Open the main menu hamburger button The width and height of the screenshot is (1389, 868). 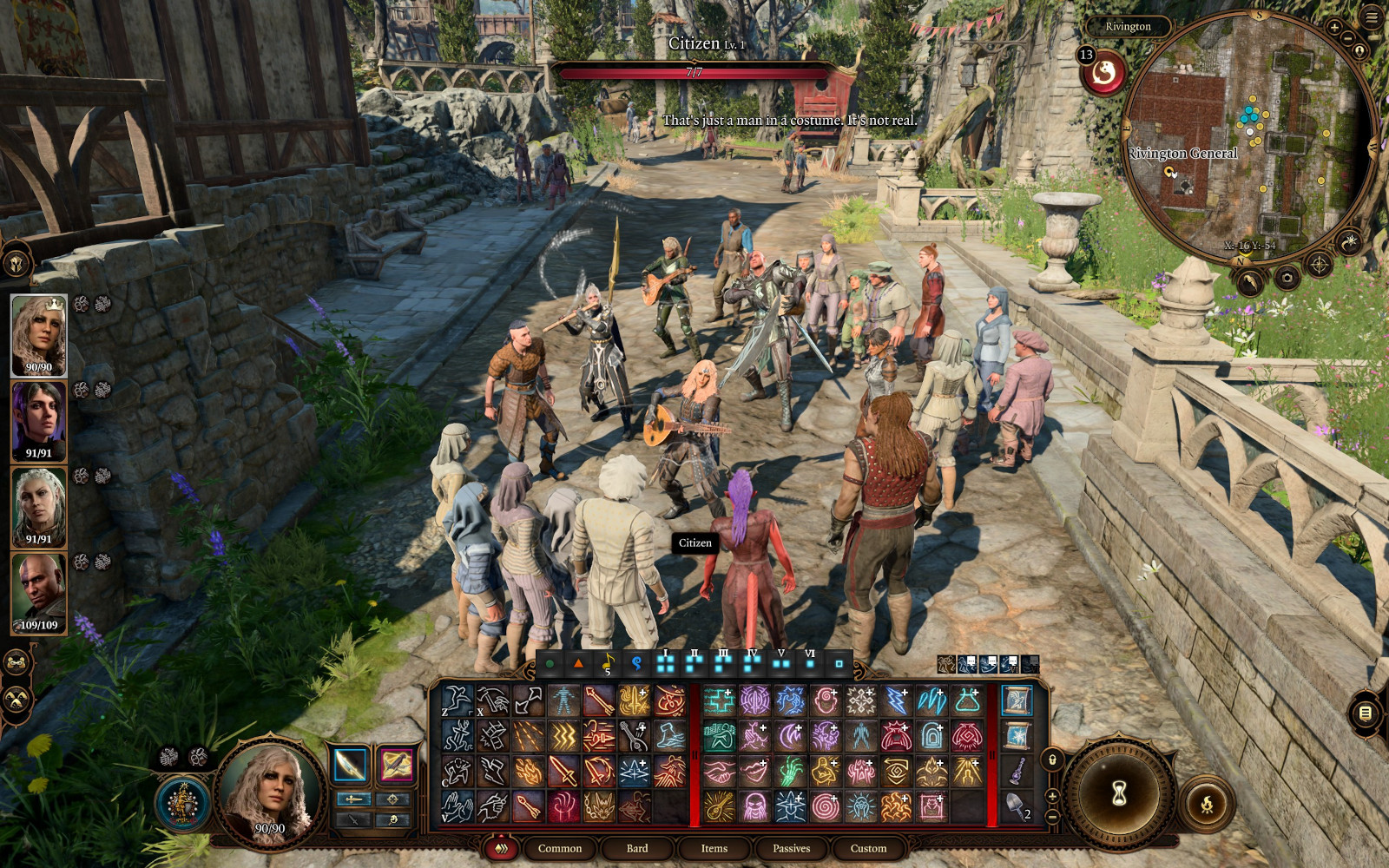tap(1372, 18)
